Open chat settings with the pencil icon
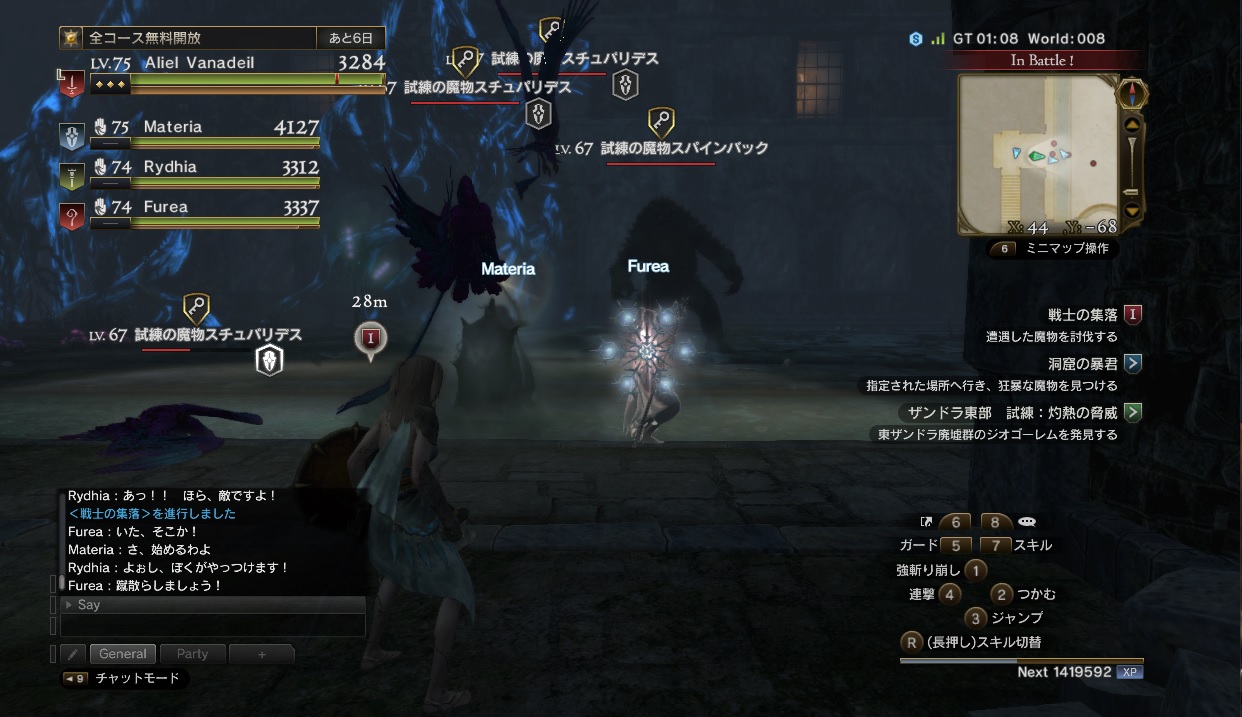 (72, 654)
